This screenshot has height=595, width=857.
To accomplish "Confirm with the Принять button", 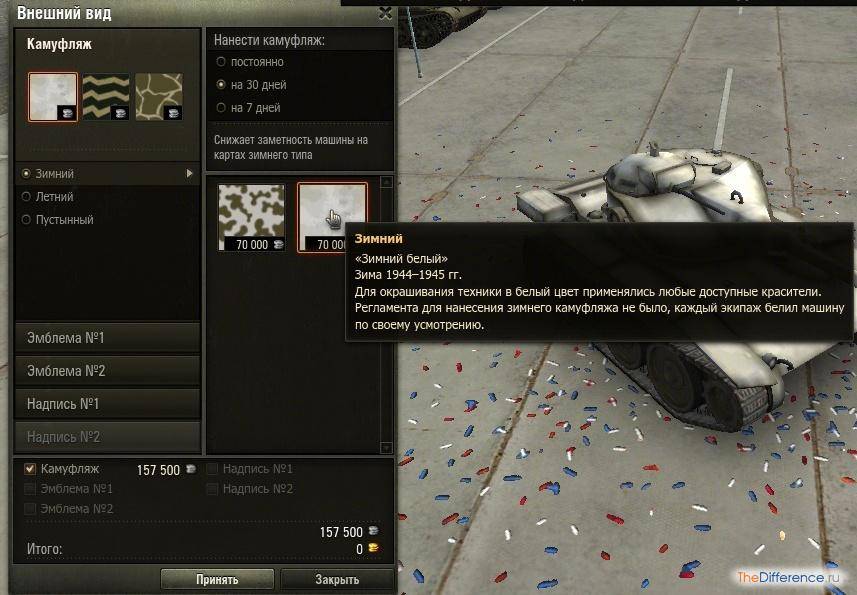I will (x=217, y=579).
